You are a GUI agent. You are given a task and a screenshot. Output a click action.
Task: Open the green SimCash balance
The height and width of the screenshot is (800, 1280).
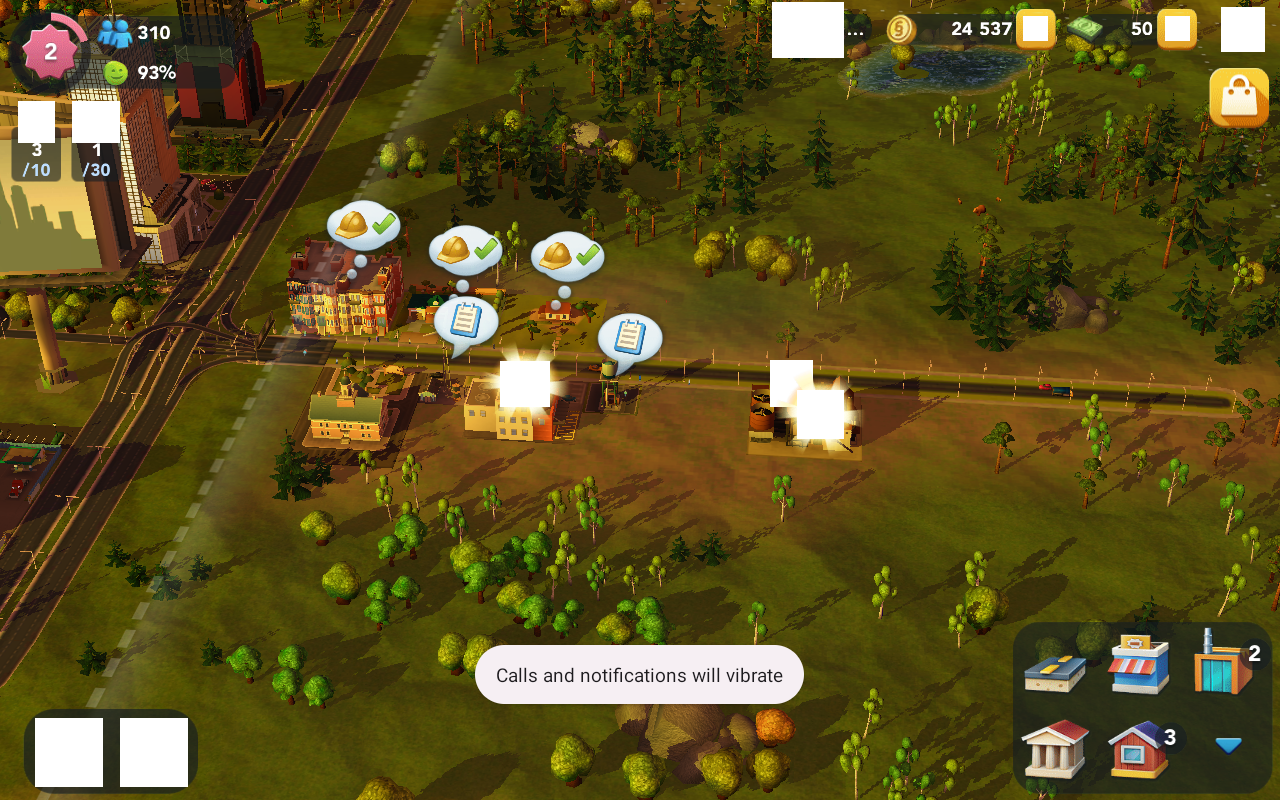1093,29
